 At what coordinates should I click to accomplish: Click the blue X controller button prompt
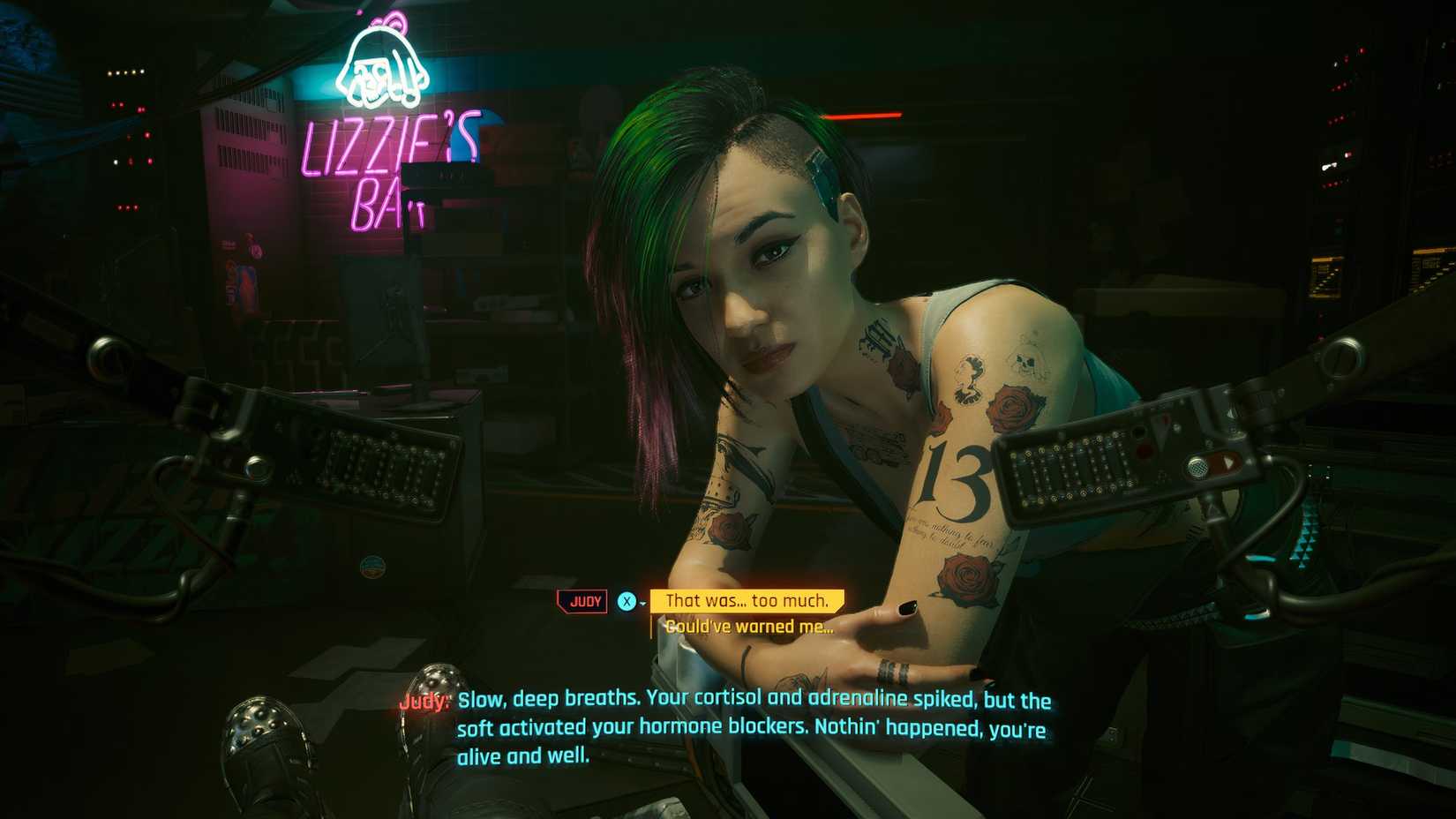(x=627, y=601)
